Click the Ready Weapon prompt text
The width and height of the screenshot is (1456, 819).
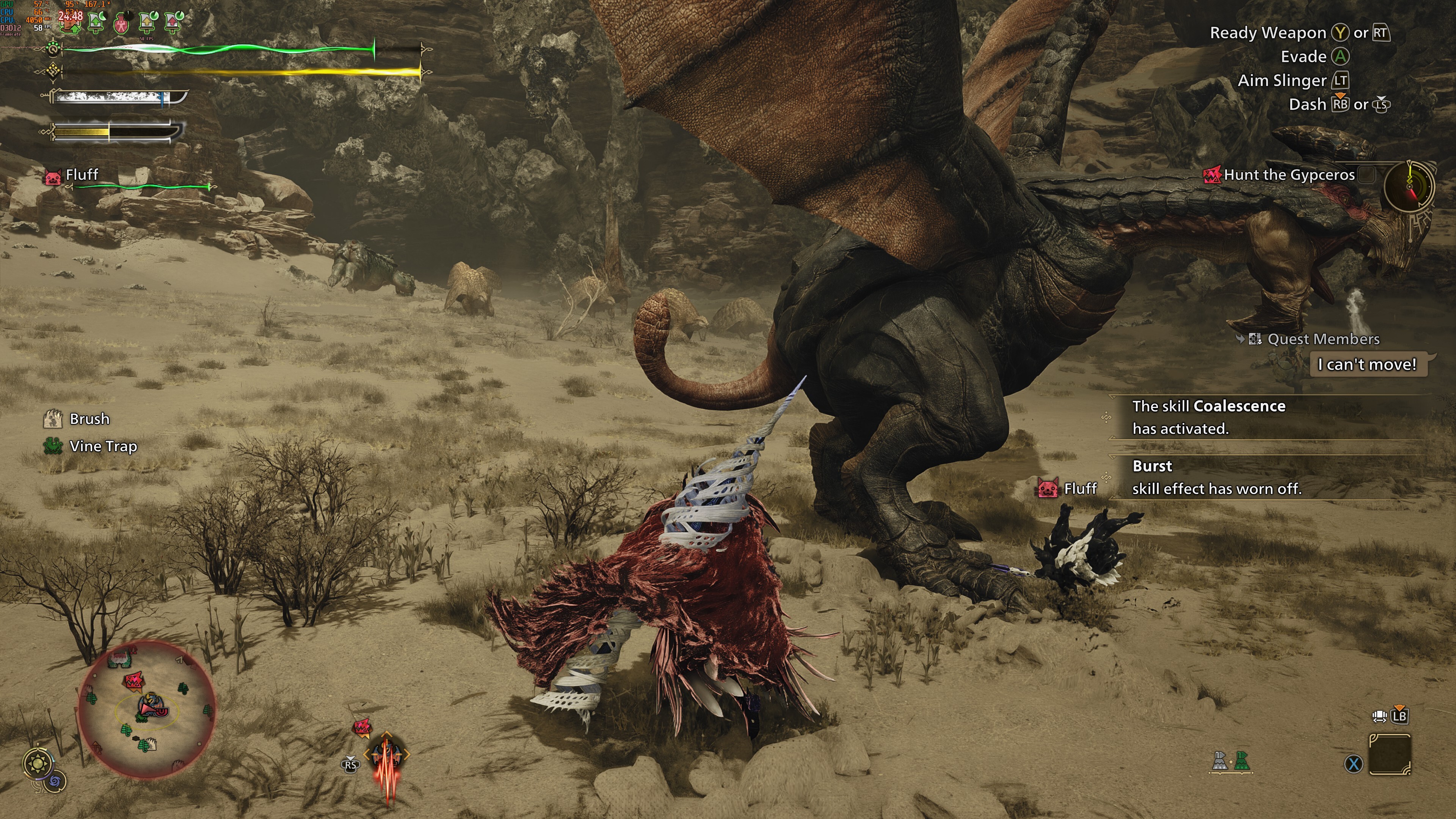[1268, 32]
